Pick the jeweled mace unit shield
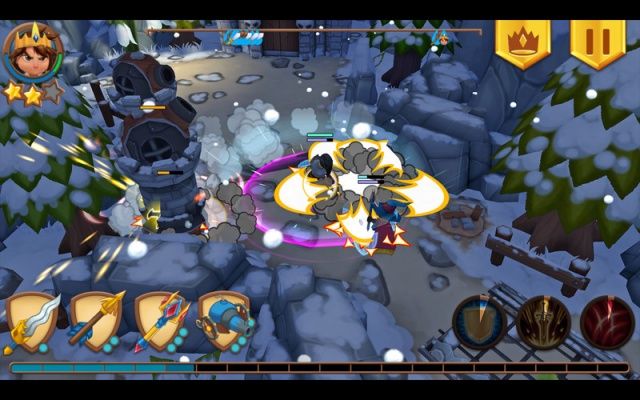 coord(161,320)
